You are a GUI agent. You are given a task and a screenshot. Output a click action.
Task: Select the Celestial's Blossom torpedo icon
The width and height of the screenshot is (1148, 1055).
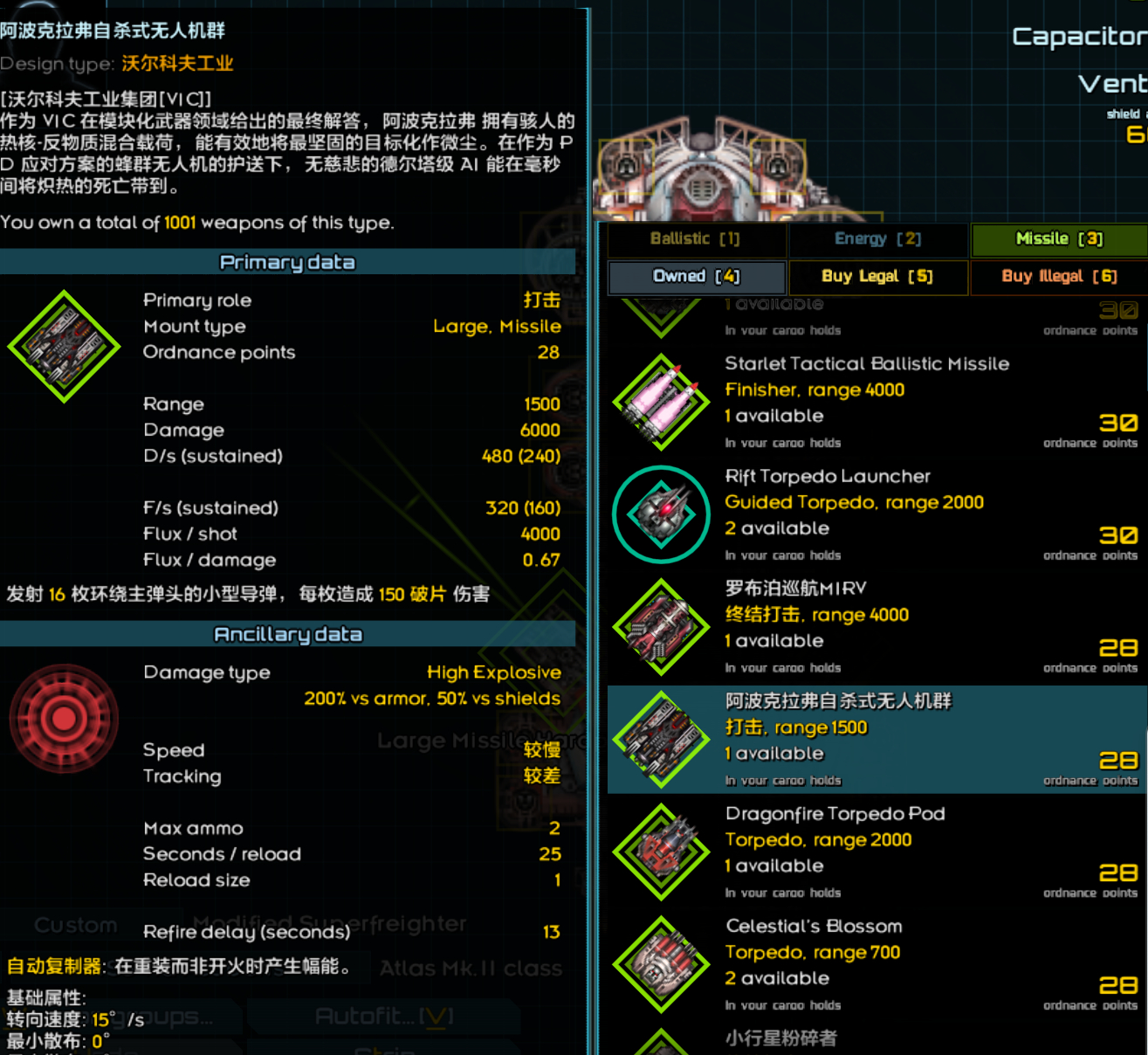(661, 964)
